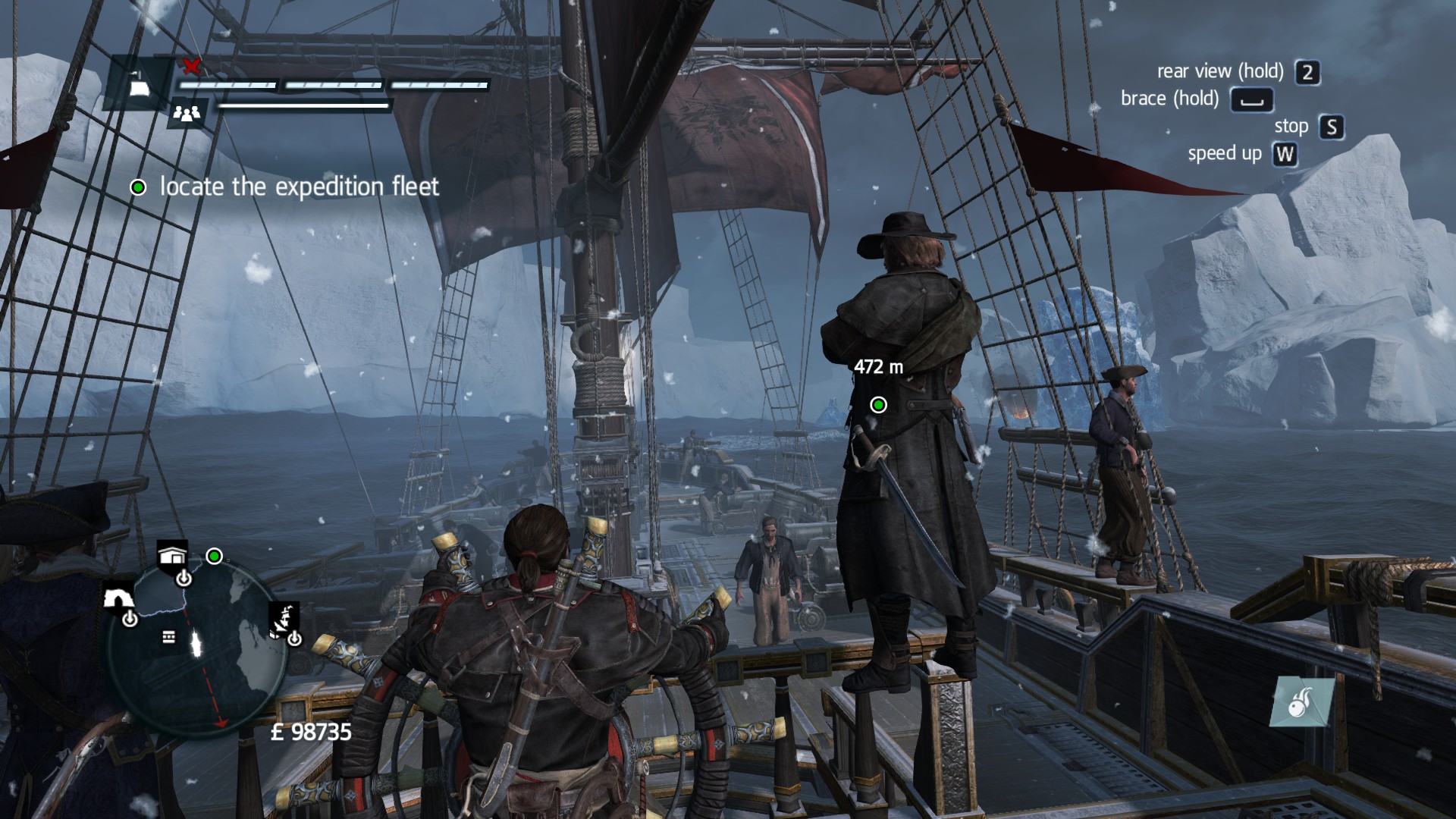Click the green objective dot on the minimap rim
This screenshot has width=1456, height=819.
(x=215, y=557)
